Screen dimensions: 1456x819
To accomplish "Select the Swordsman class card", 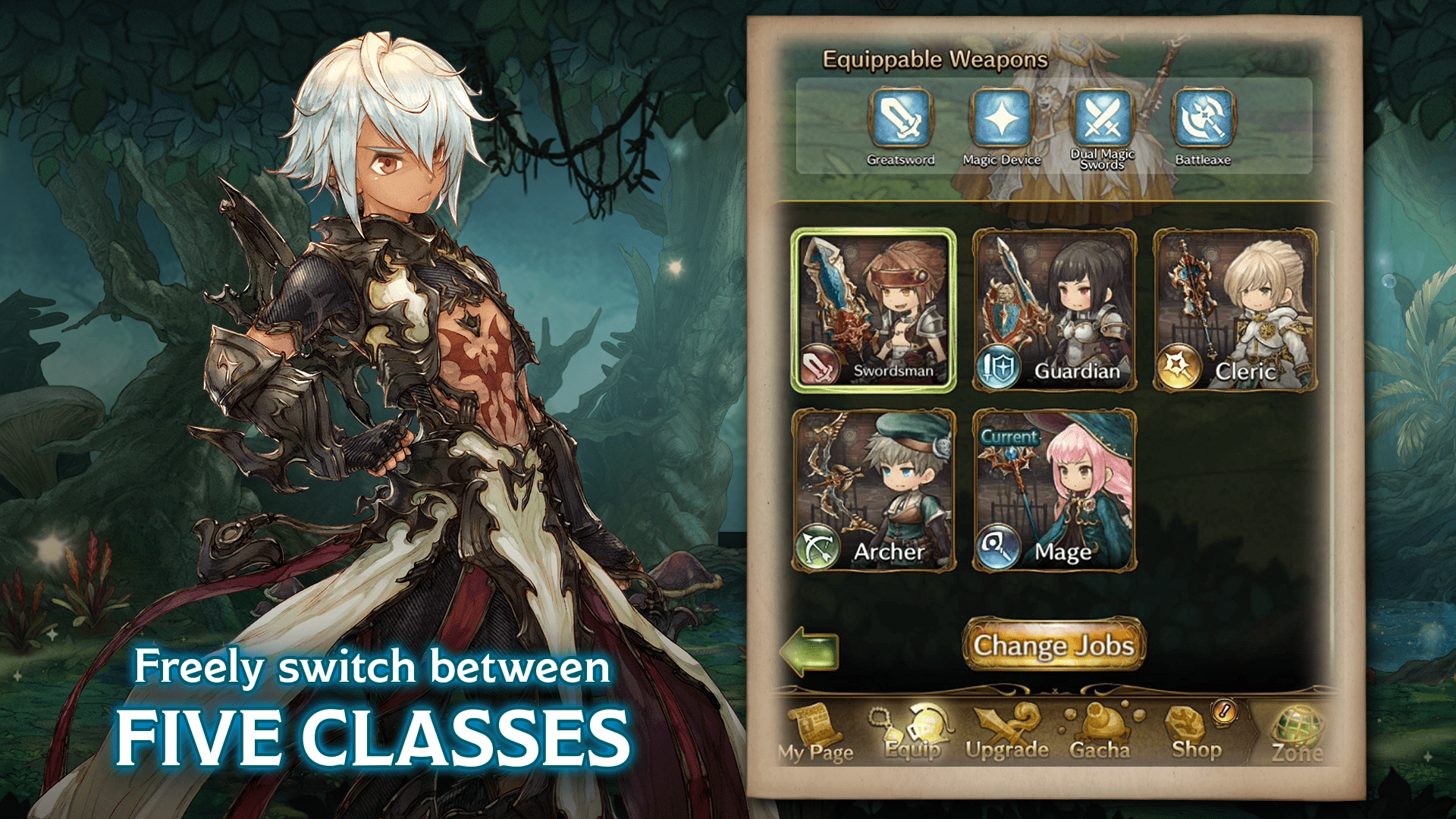I will [872, 311].
